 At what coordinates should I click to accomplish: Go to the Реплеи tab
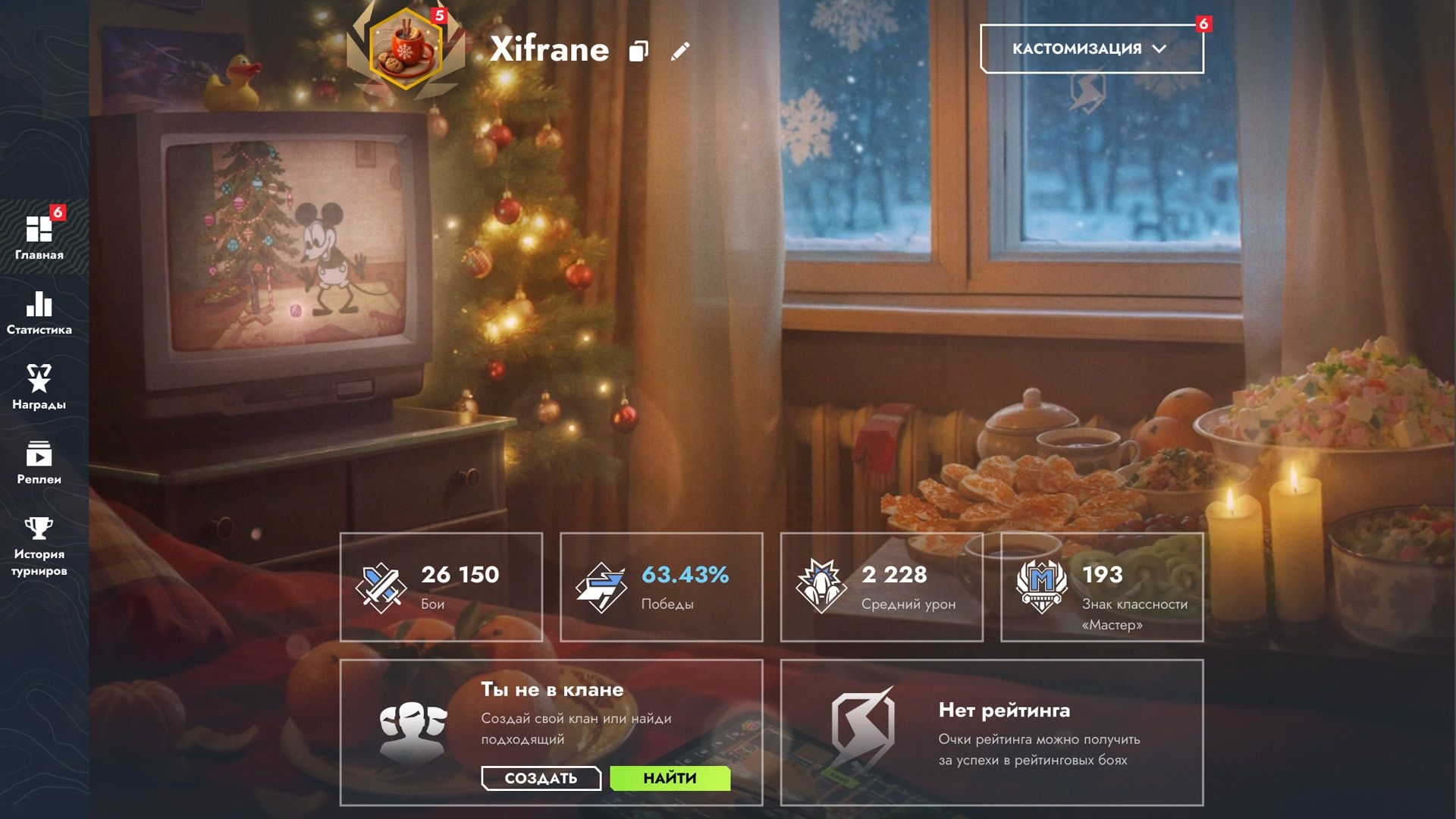pos(39,462)
